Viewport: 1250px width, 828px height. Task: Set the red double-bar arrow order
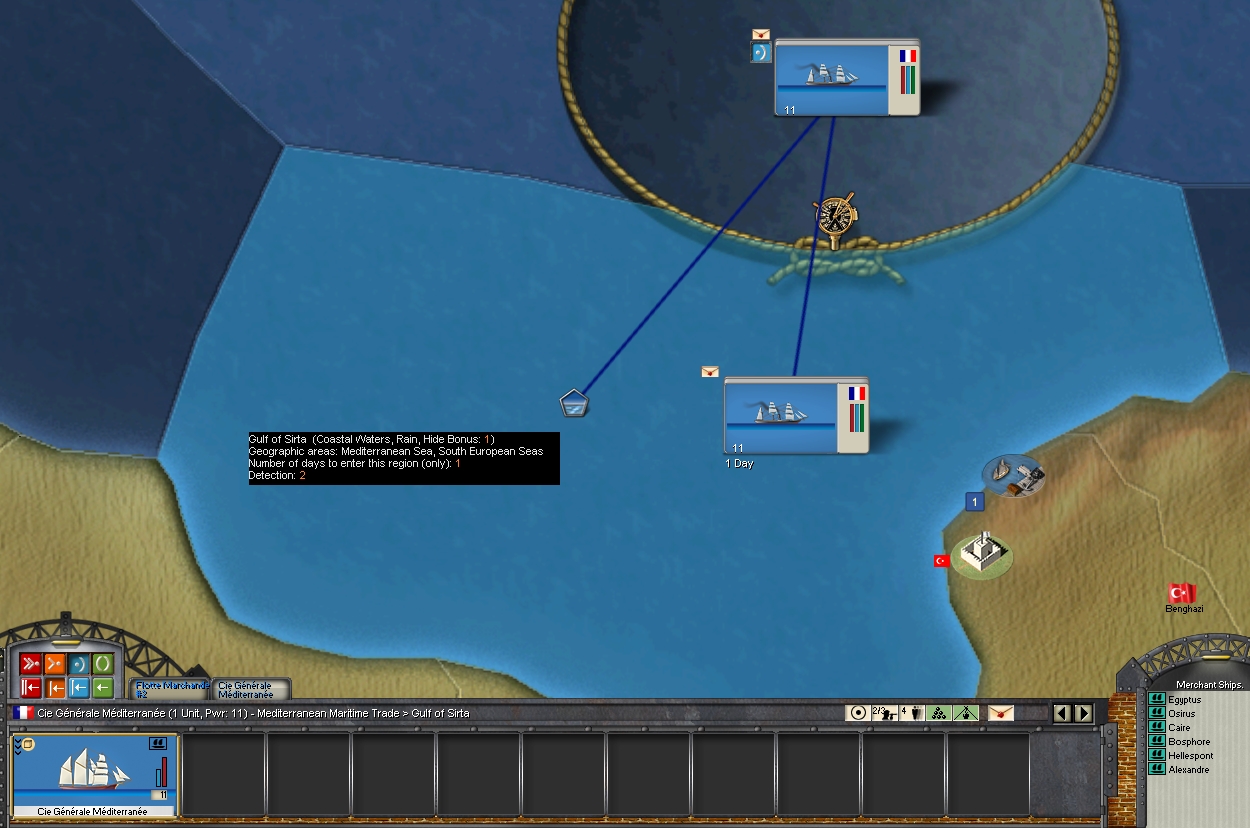pyautogui.click(x=31, y=688)
